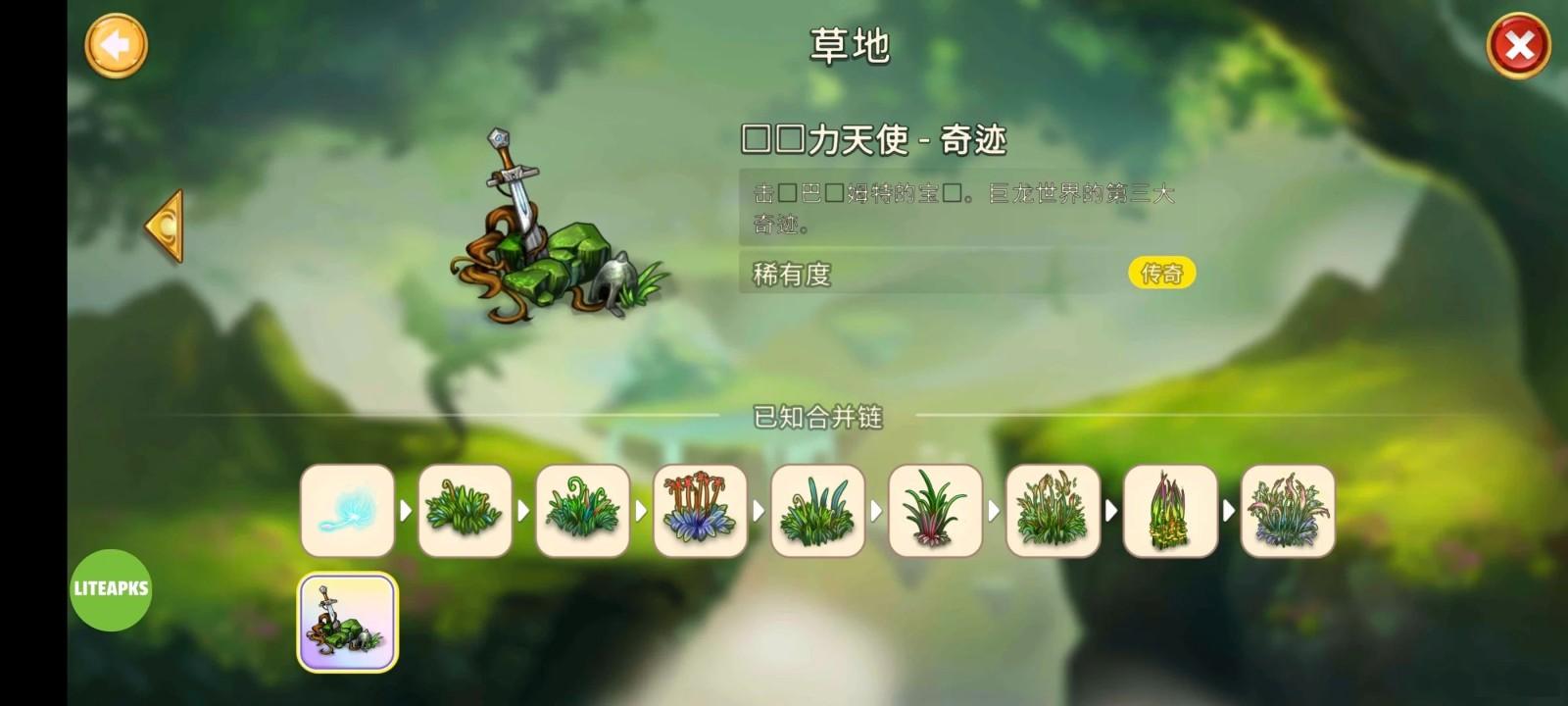1568x706 pixels.
Task: Select the blue-green tall grass middle chain item
Action: [817, 512]
